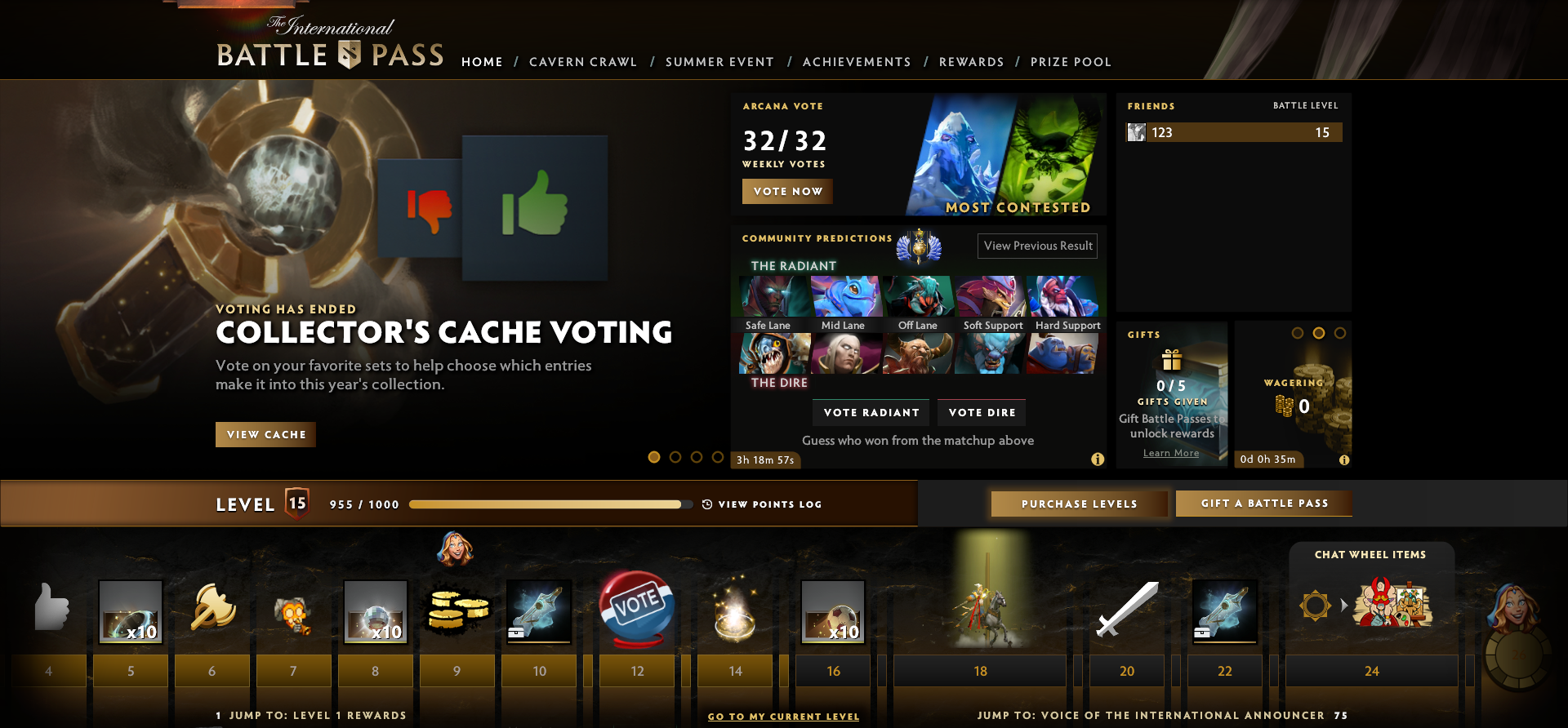Open the Cavern Crawl section
The width and height of the screenshot is (1568, 728).
coord(583,61)
